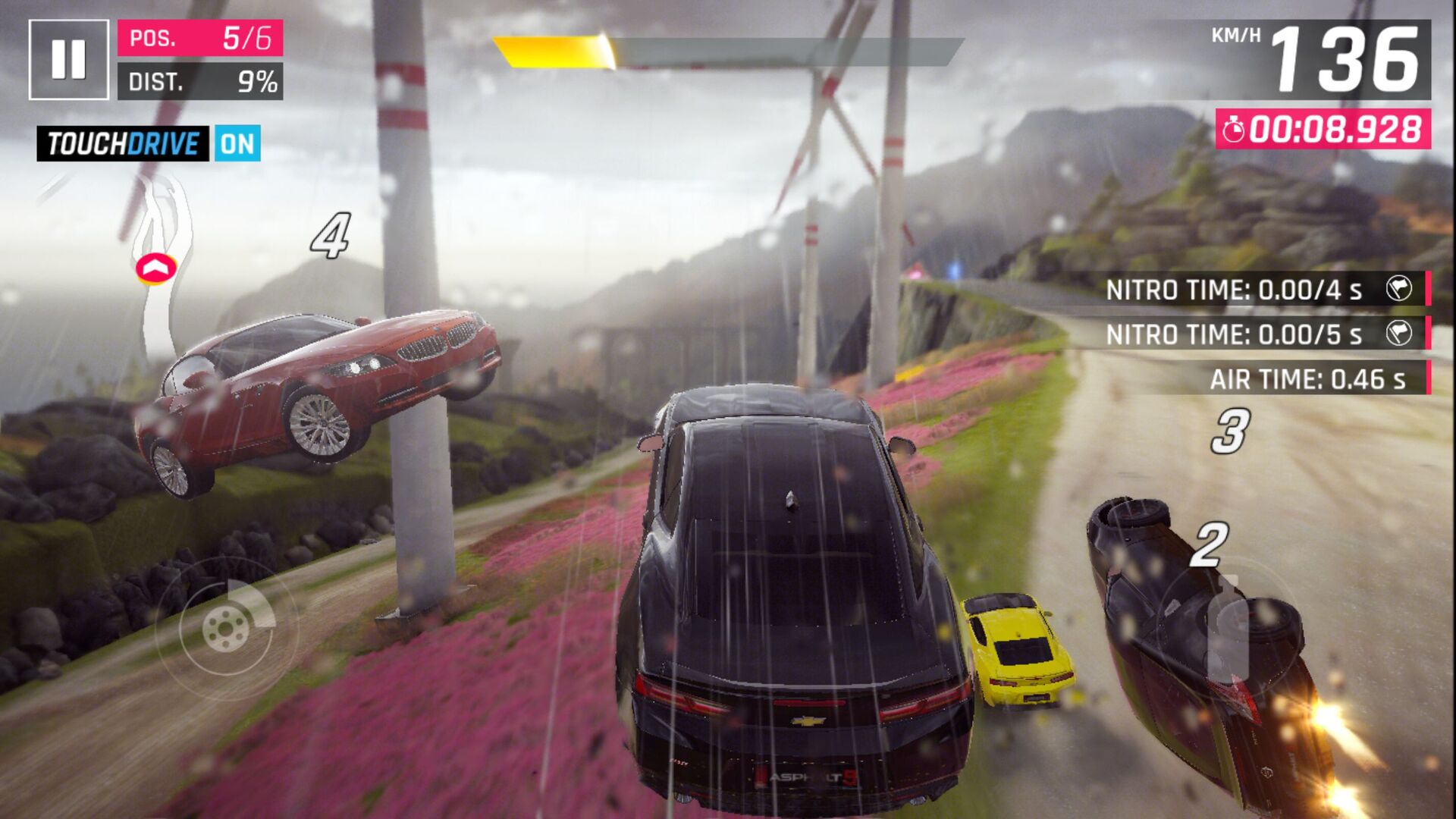Tap the player position arrow on the minimap
Image resolution: width=1456 pixels, height=819 pixels.
tap(157, 267)
